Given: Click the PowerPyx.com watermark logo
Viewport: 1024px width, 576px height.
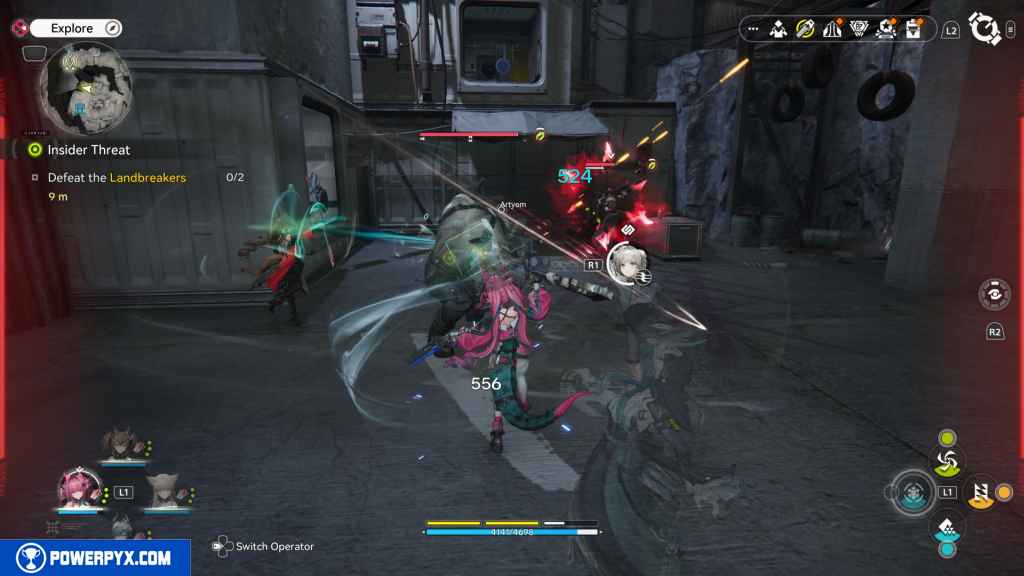Looking at the screenshot, I should click(x=95, y=558).
